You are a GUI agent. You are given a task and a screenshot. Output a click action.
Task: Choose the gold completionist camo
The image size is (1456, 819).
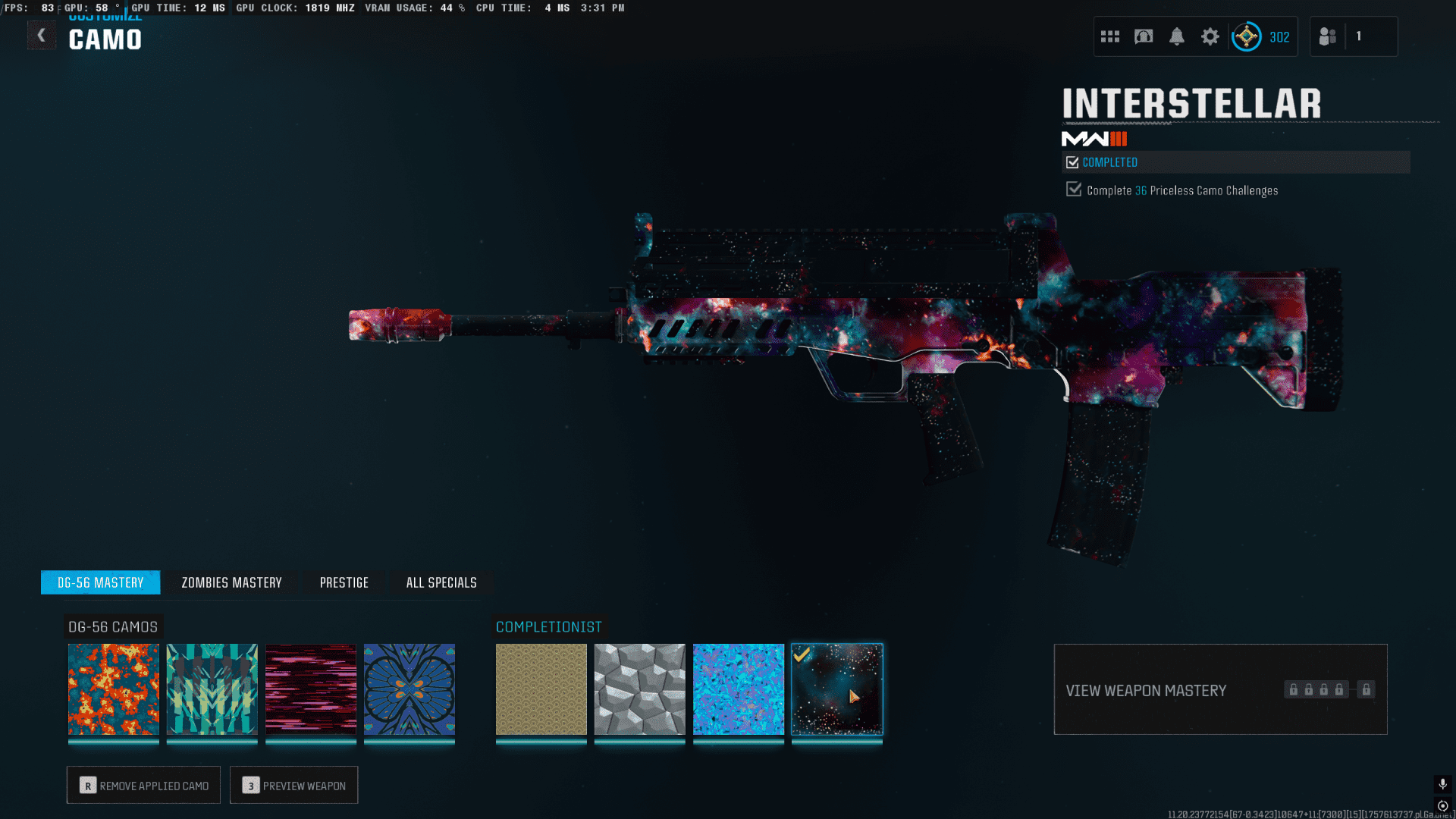[541, 689]
